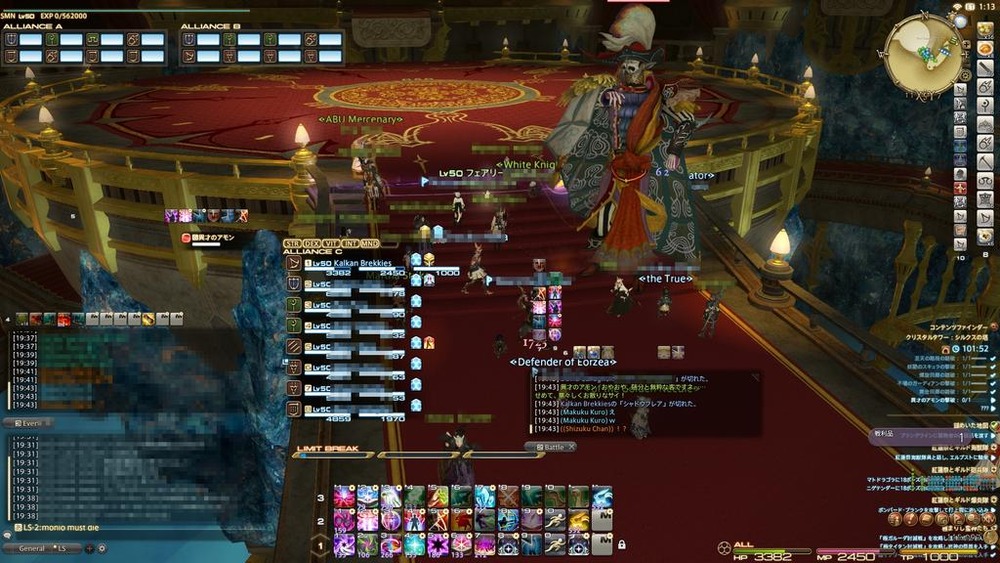Select the STR attribute button
This screenshot has width=1000, height=563.
[292, 242]
